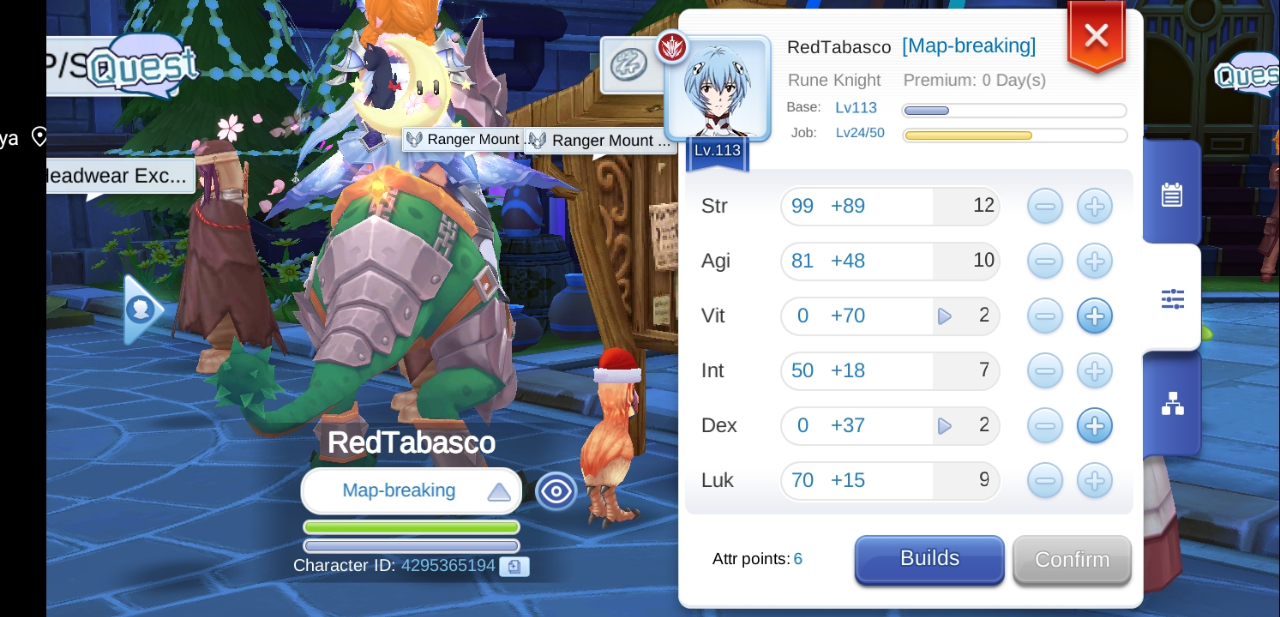Decrease the Agi attribute
This screenshot has height=617, width=1280.
point(1045,262)
